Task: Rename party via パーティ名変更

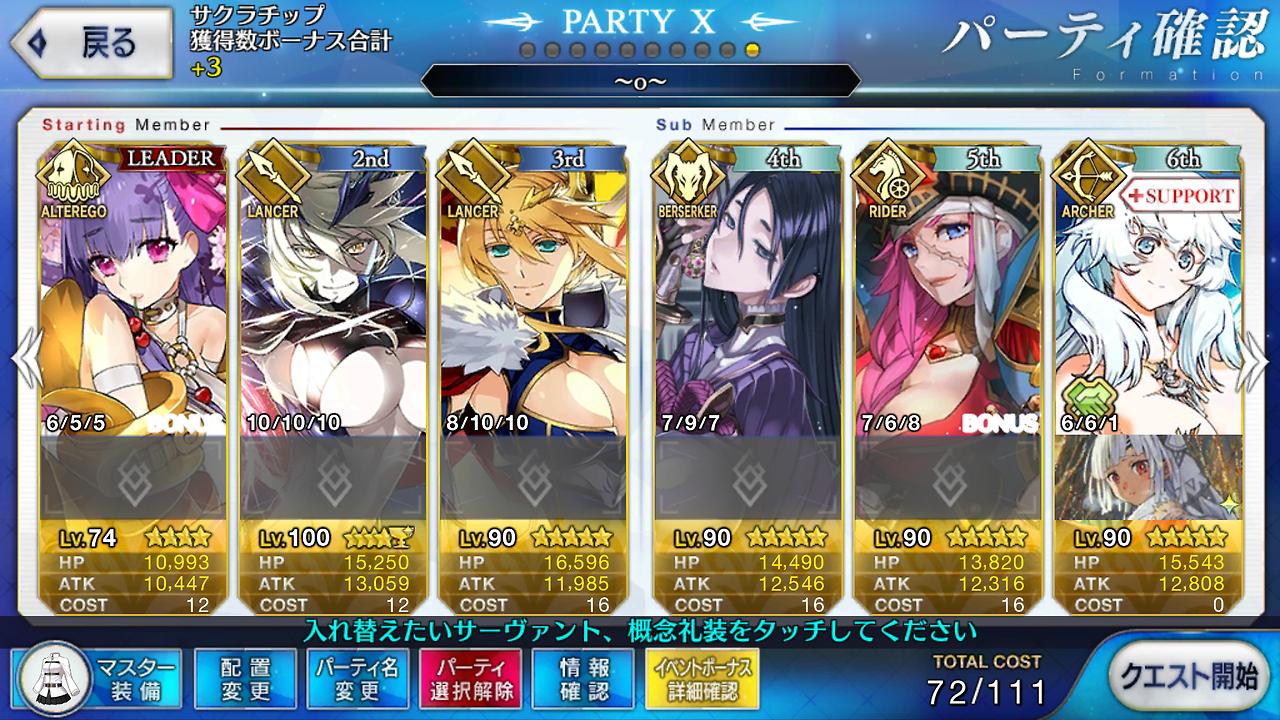Action: coord(357,678)
